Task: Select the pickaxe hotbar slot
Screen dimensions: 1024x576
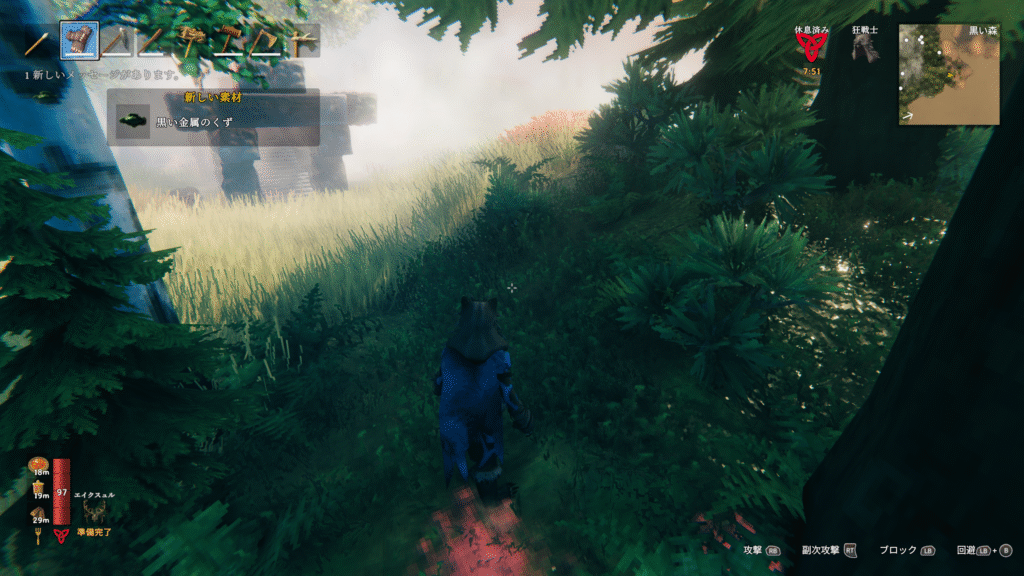Action: pyautogui.click(x=117, y=42)
